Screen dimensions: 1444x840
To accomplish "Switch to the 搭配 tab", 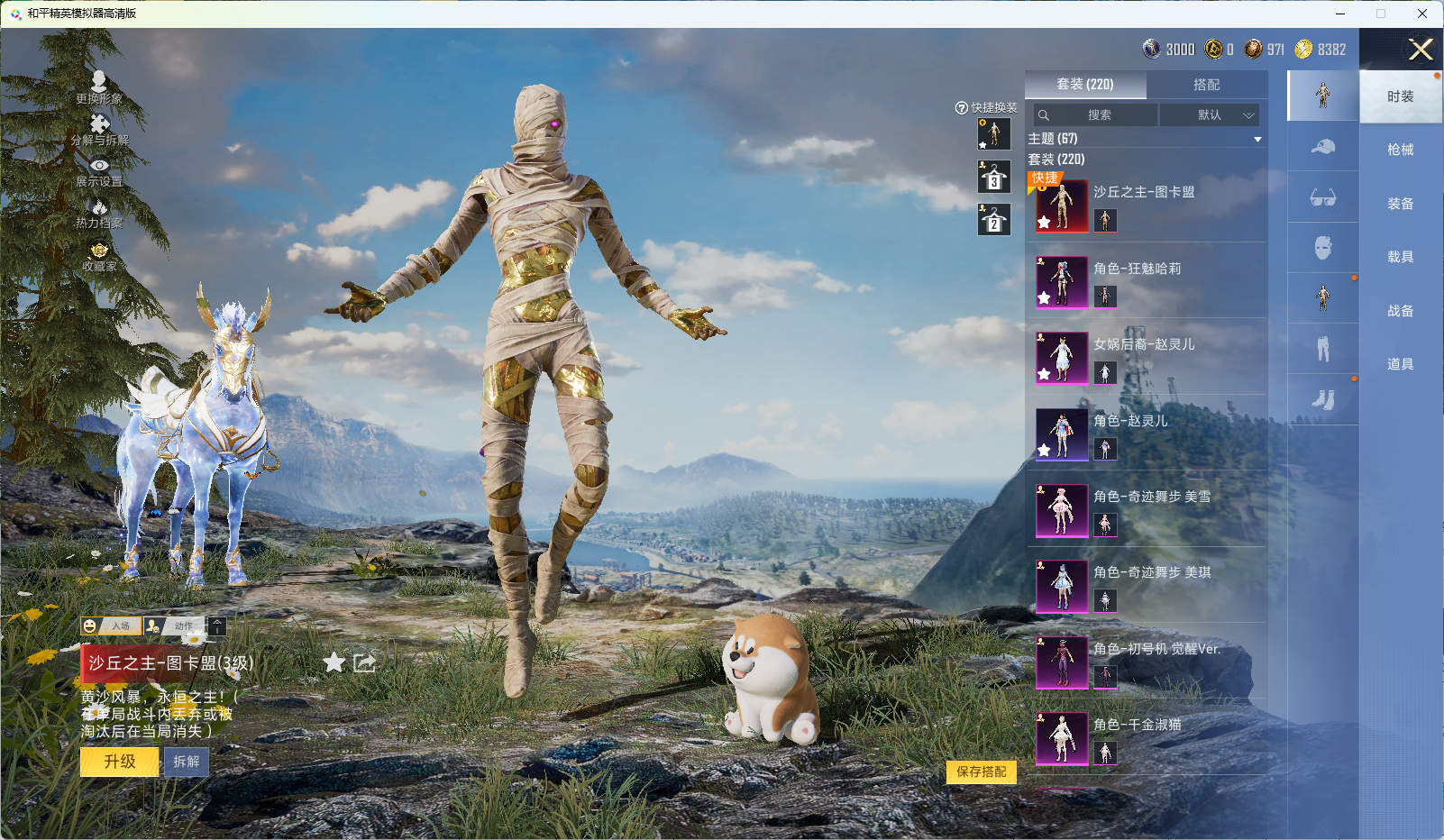I will pos(1206,85).
